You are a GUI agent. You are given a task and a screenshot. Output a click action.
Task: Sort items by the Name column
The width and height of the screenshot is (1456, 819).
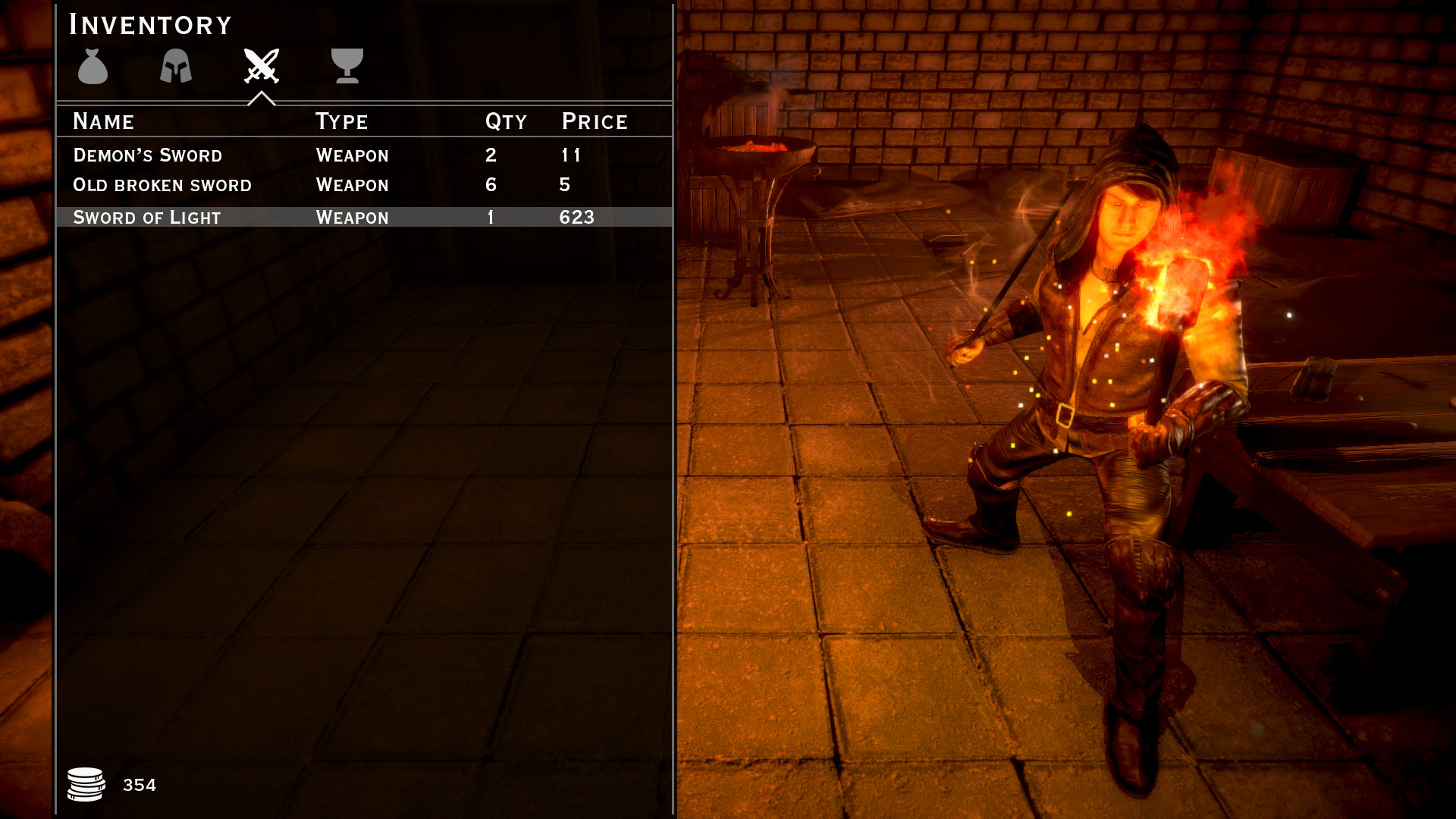coord(103,121)
